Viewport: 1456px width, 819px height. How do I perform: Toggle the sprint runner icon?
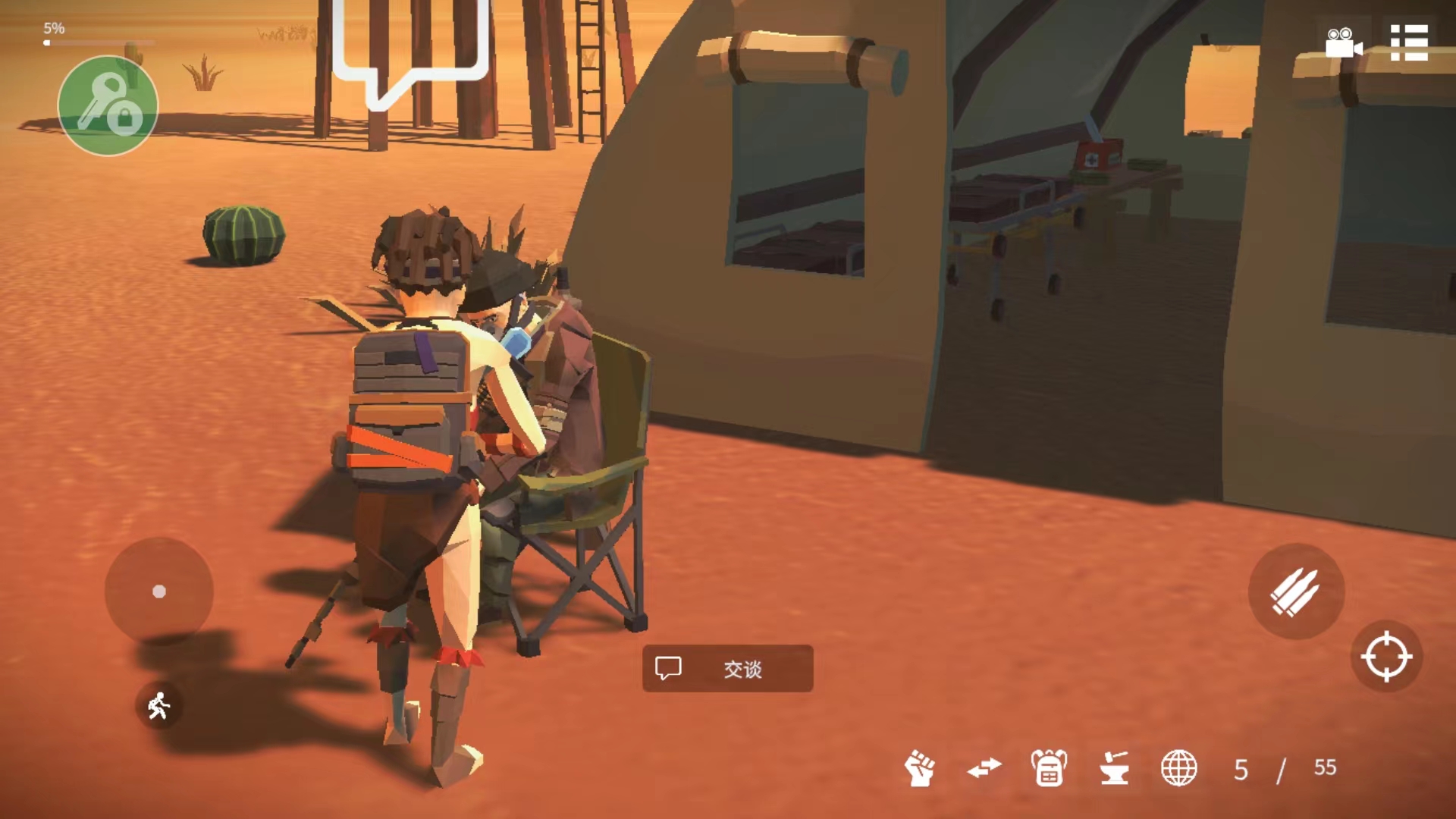158,707
